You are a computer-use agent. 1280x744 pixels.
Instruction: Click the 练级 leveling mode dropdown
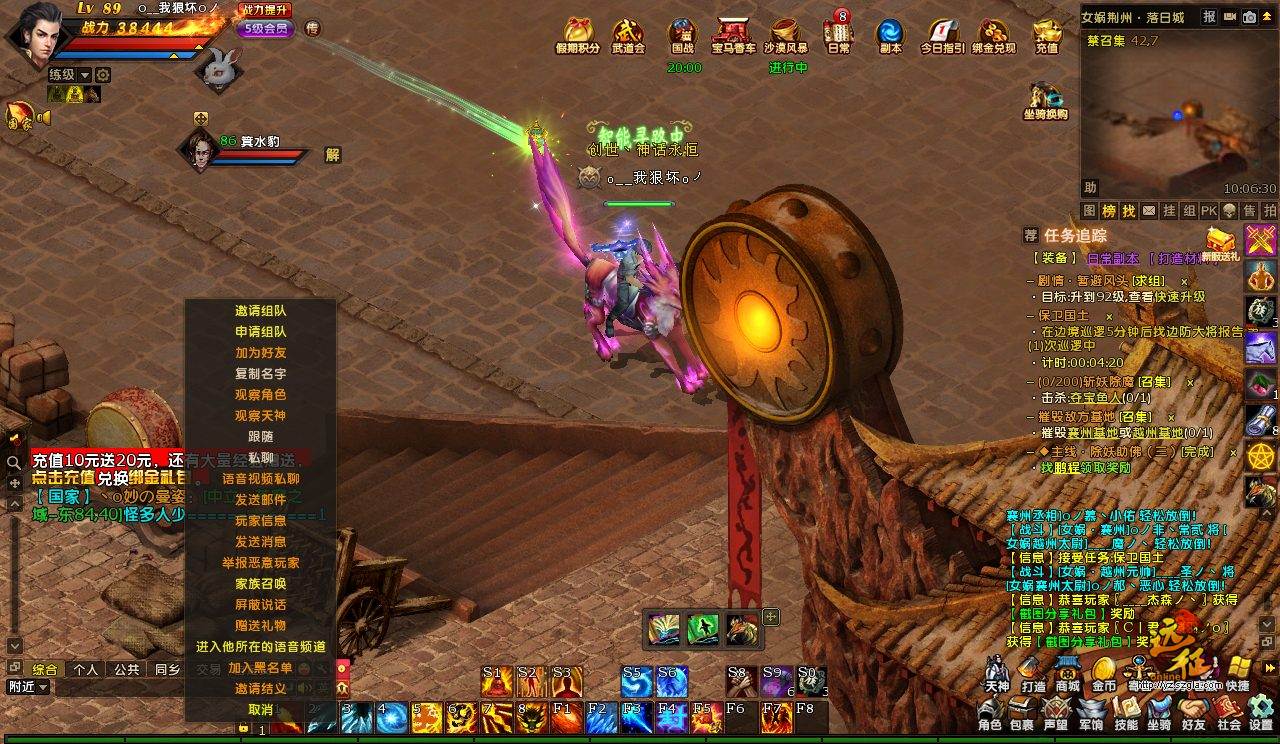69,75
